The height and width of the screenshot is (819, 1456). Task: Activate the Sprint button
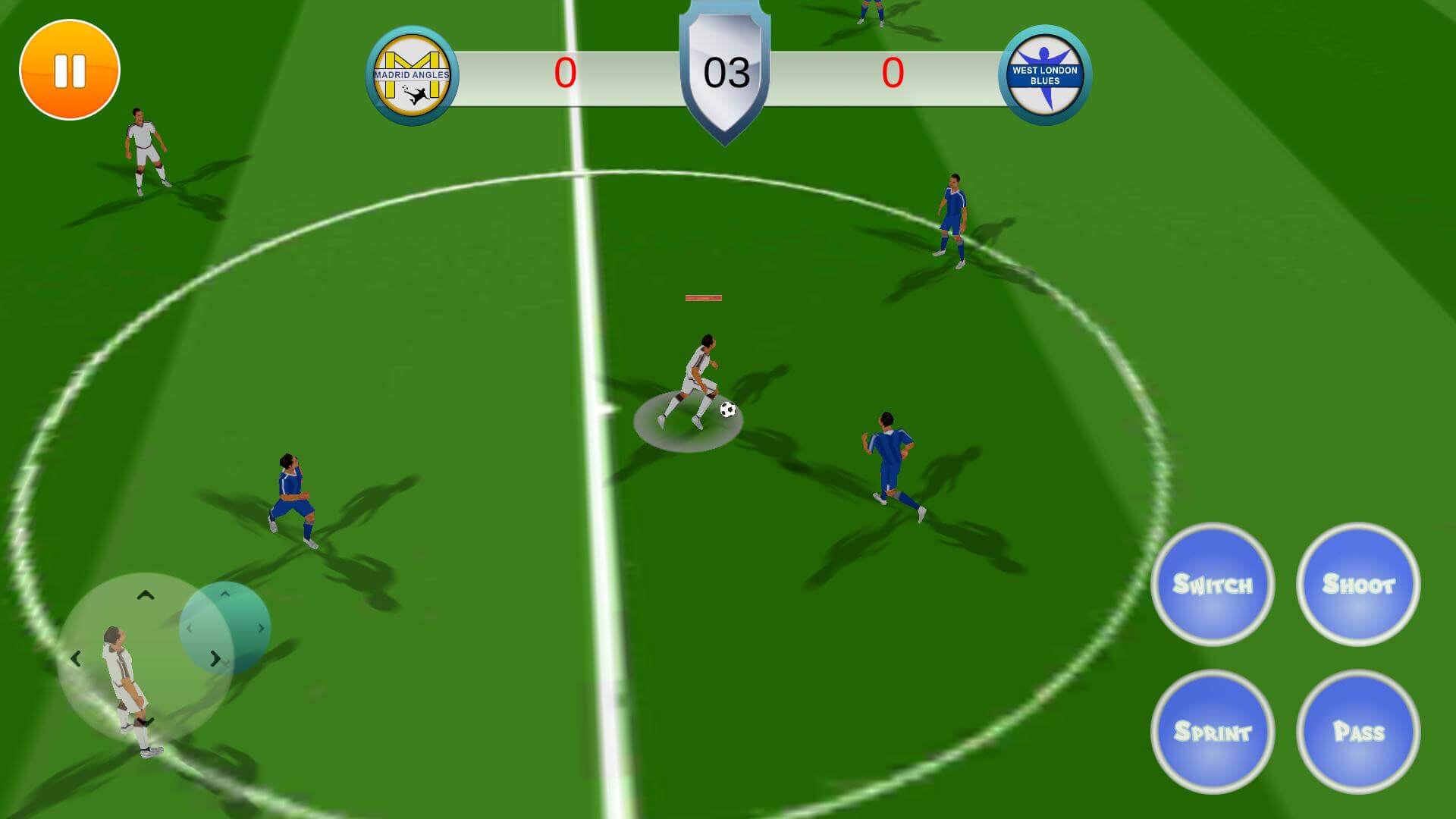click(1212, 731)
